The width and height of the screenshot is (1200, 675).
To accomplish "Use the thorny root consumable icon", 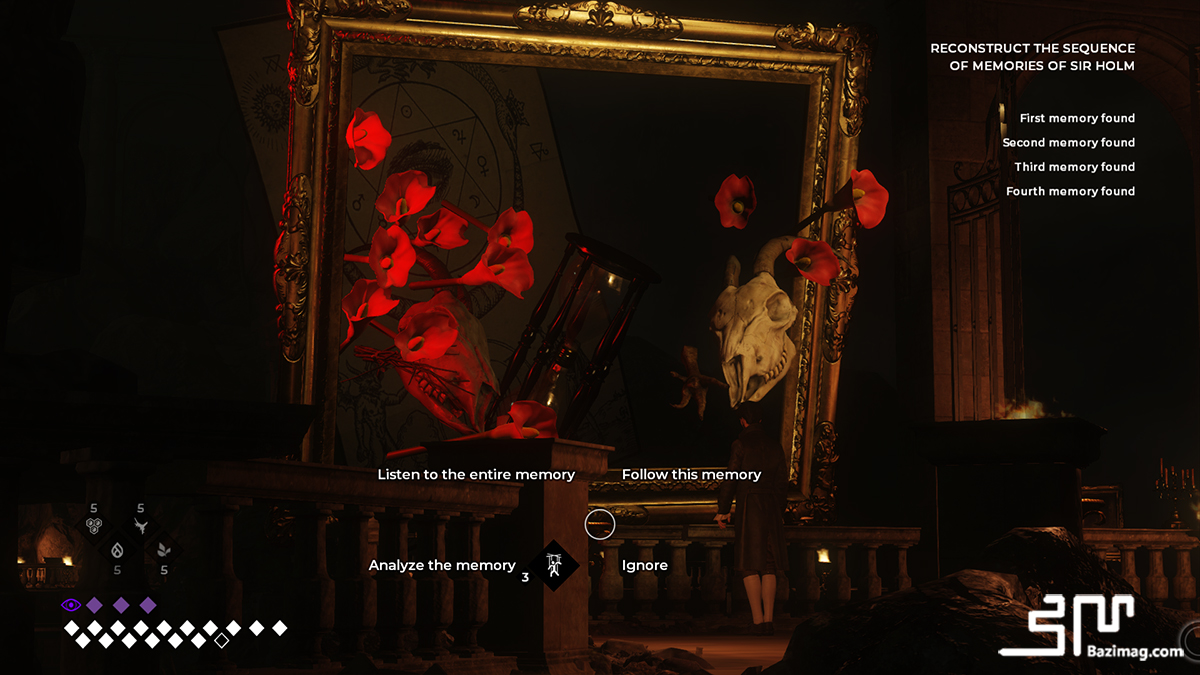I will coord(141,526).
